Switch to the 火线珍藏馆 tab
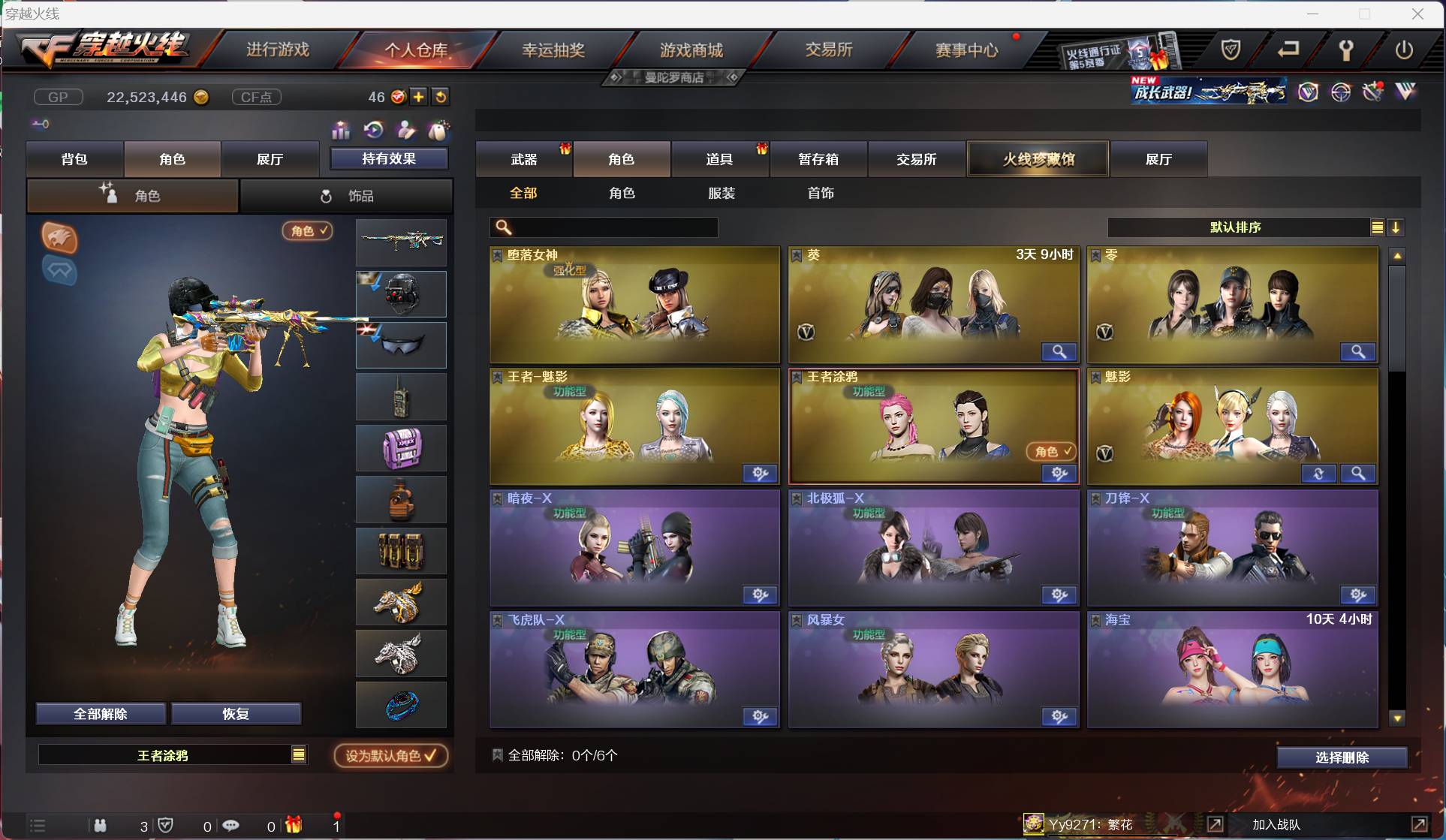The height and width of the screenshot is (840, 1446). (1038, 158)
